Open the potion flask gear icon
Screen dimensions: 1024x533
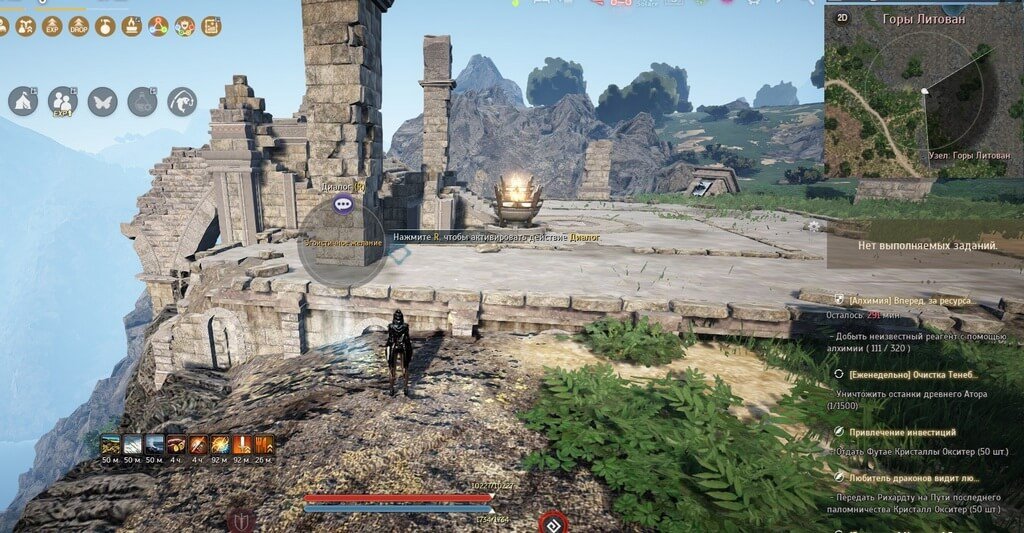142,101
